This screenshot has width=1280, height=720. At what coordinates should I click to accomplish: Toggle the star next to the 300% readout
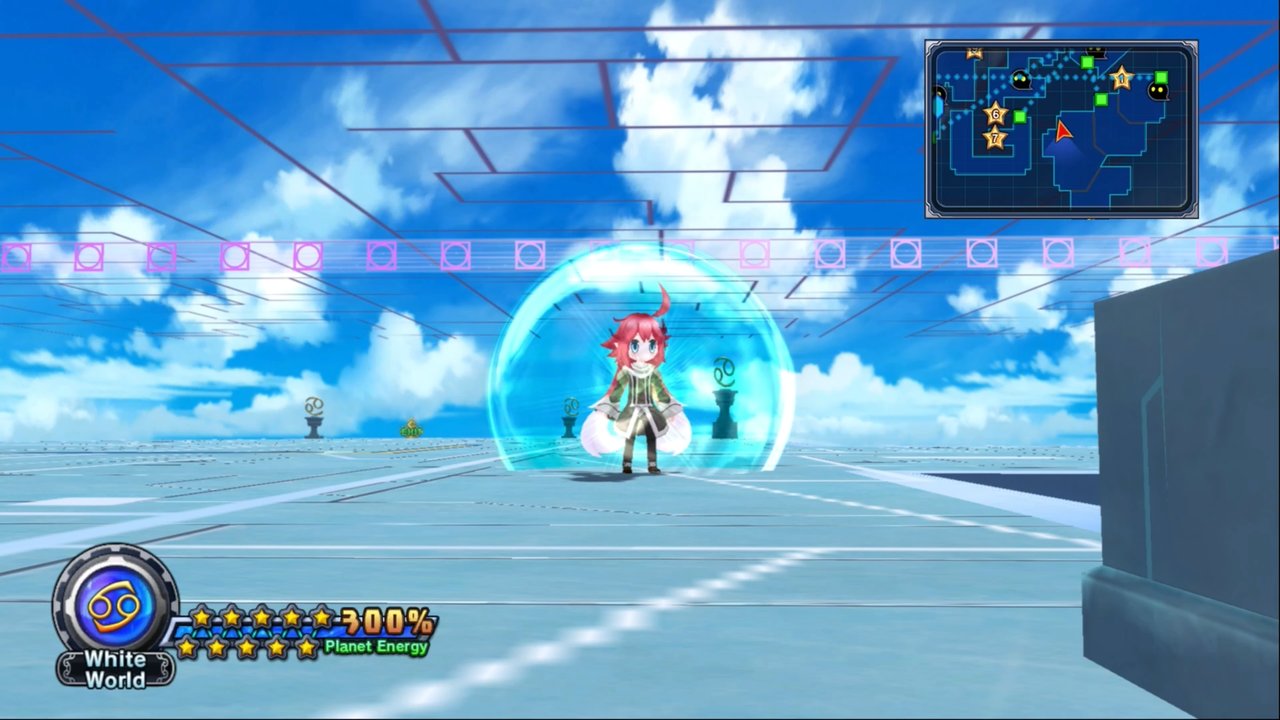tap(322, 616)
